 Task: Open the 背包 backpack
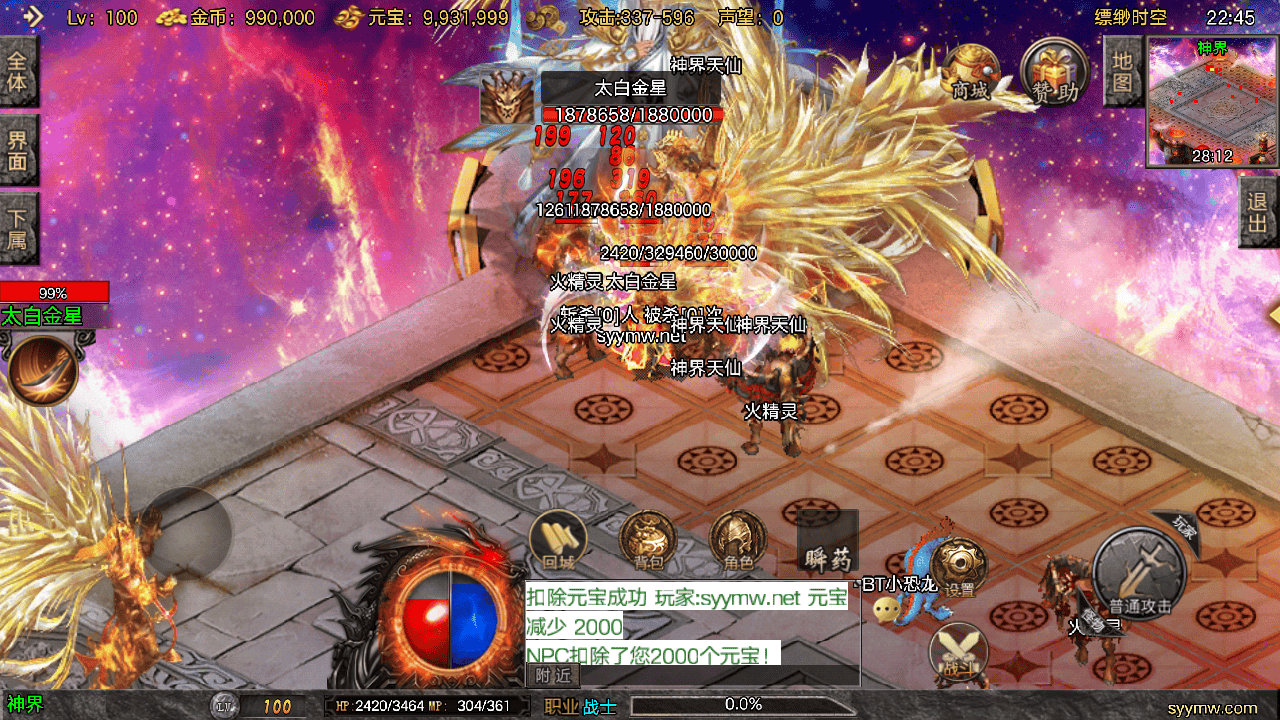pos(648,541)
